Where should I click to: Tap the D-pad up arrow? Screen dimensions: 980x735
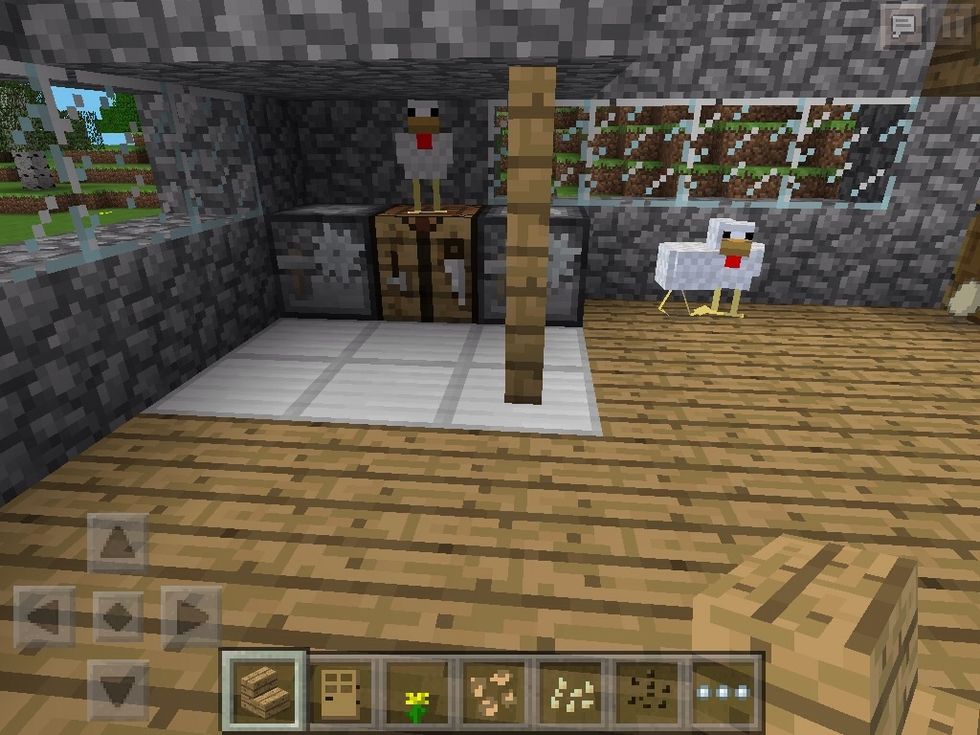coord(118,543)
